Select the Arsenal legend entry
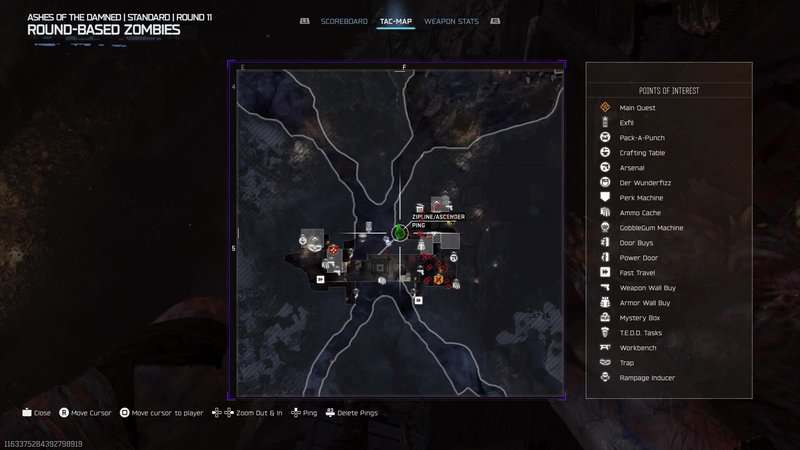This screenshot has width=800, height=450. 632,168
